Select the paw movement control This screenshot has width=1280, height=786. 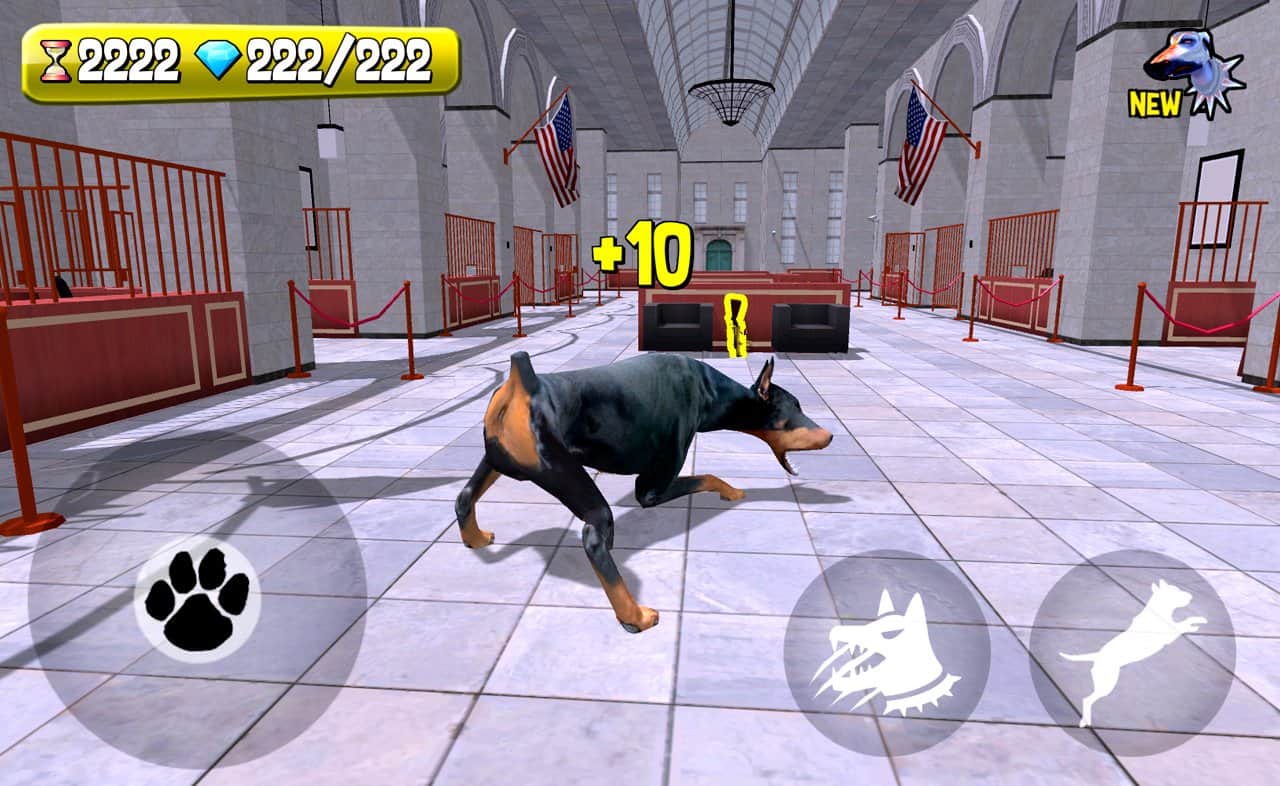[x=196, y=604]
